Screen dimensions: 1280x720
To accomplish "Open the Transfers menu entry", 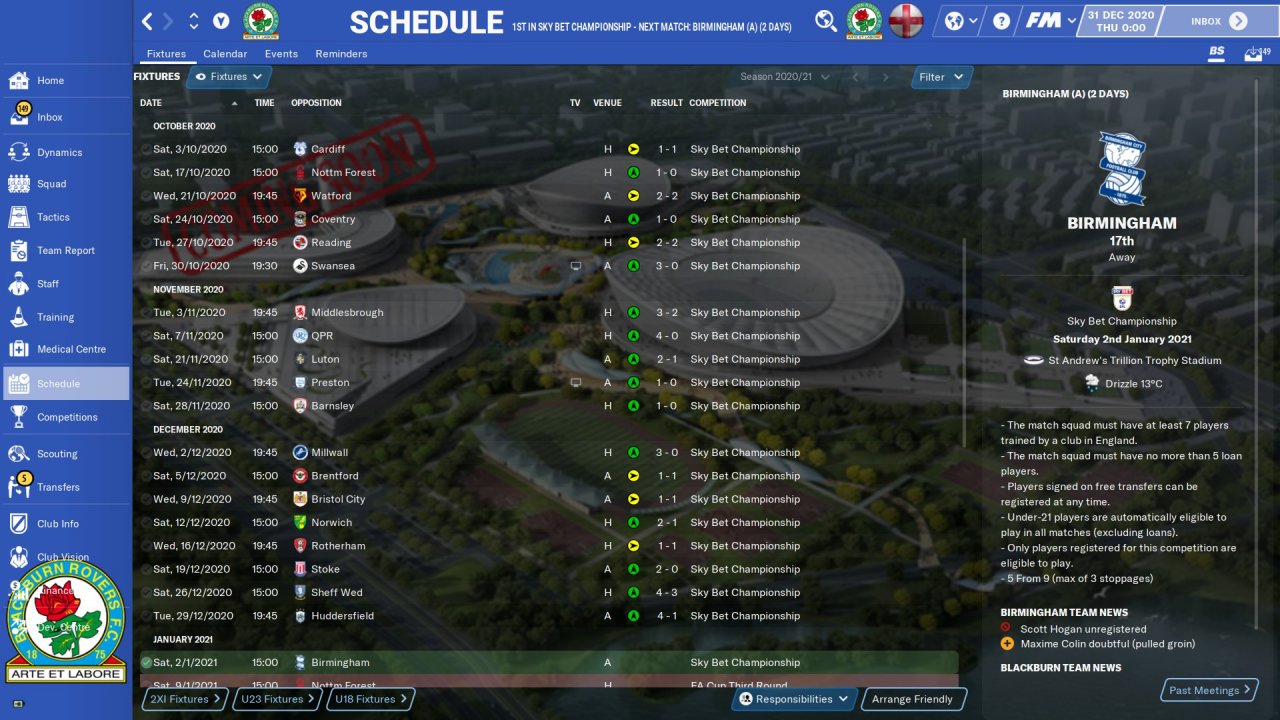I will [58, 487].
